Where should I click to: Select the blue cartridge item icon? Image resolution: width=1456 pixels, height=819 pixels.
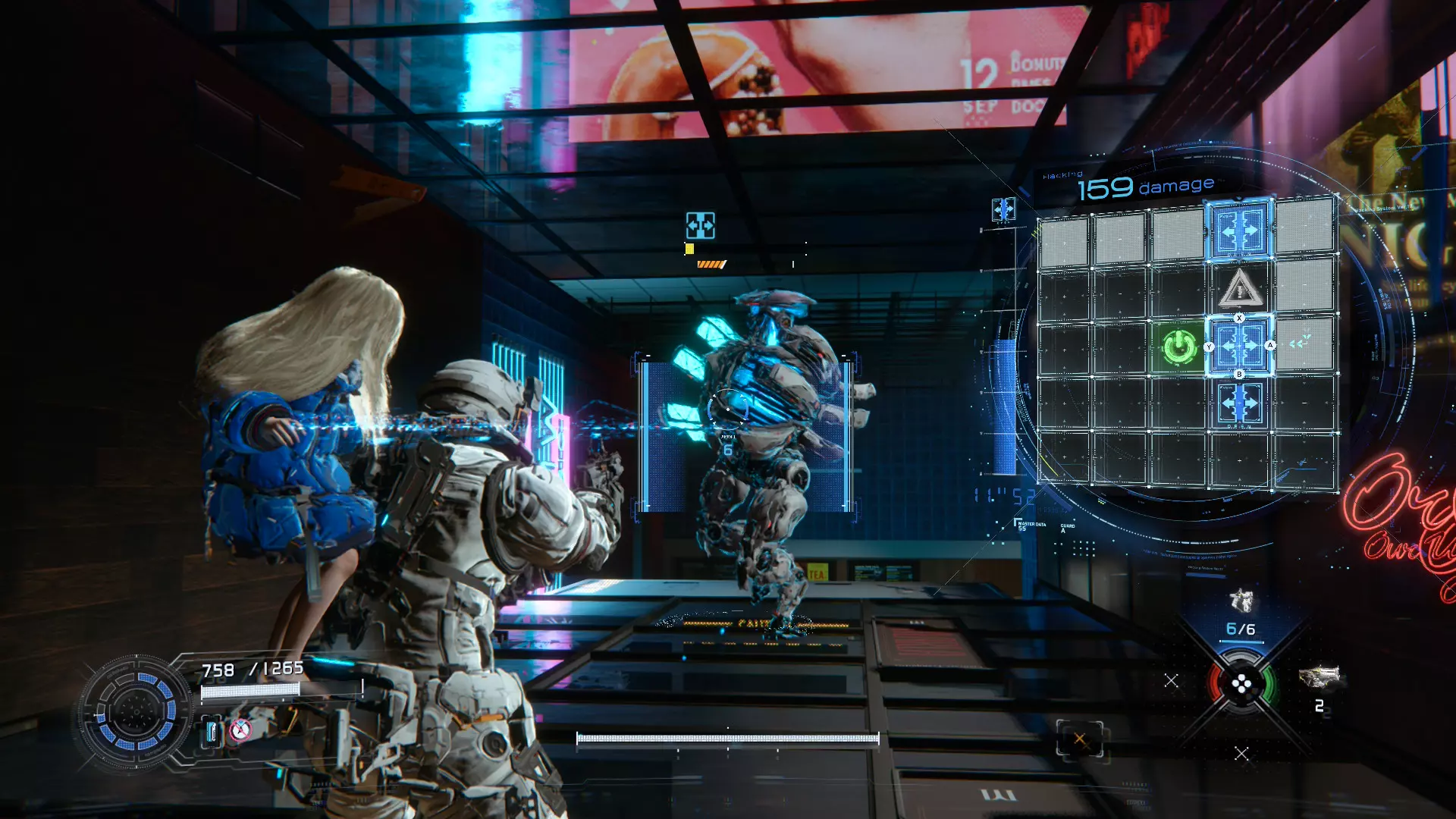(x=212, y=732)
